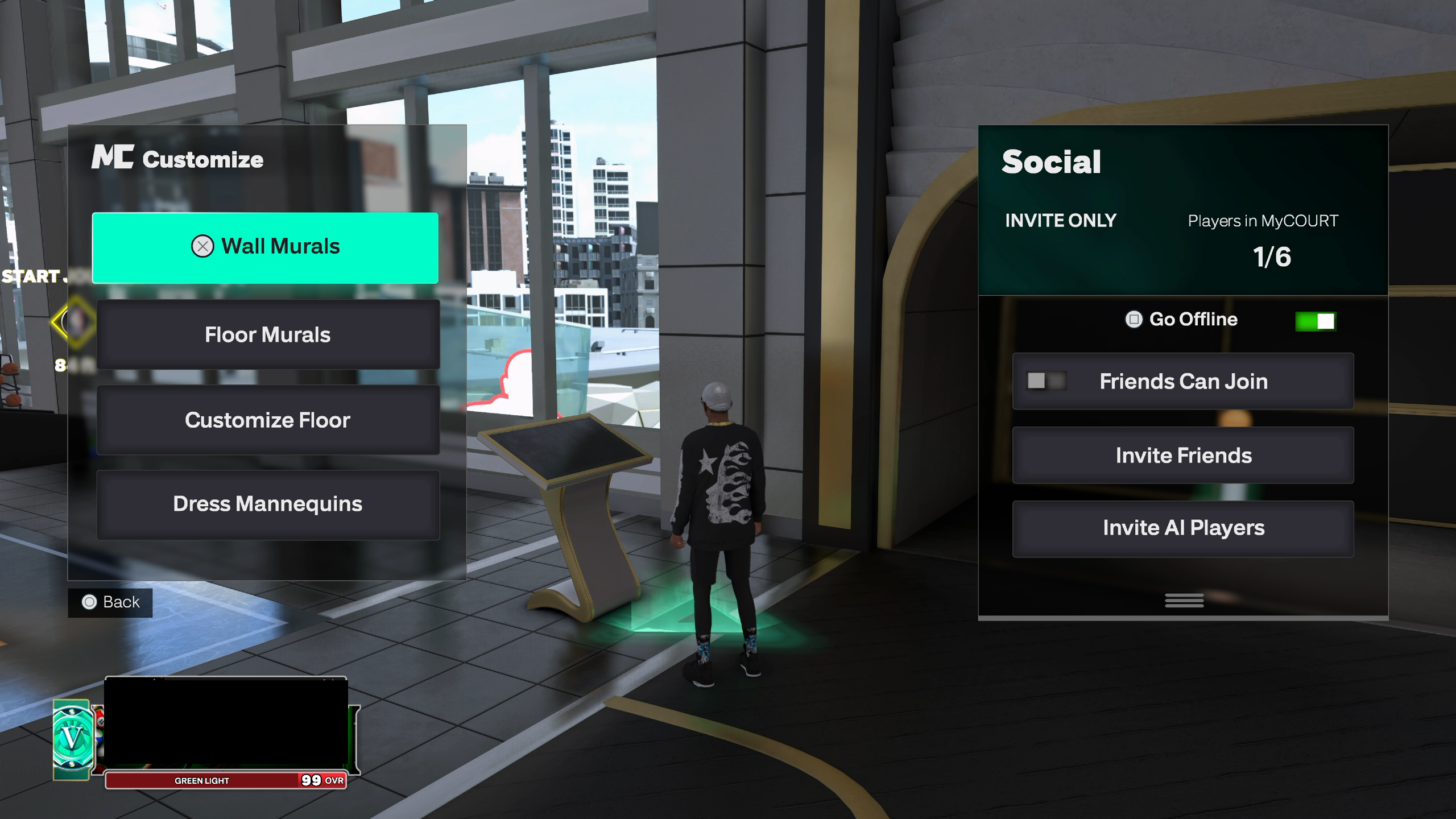
Task: Open the Floor Murals menu
Action: [x=268, y=334]
